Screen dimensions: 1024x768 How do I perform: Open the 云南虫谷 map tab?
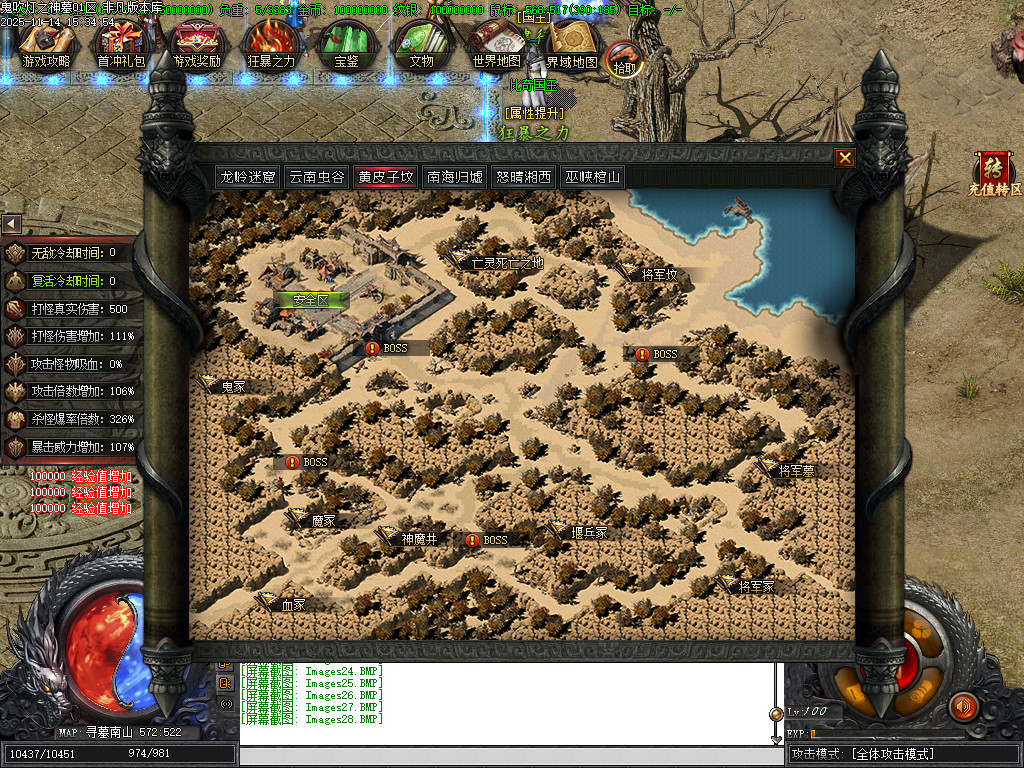click(x=317, y=177)
